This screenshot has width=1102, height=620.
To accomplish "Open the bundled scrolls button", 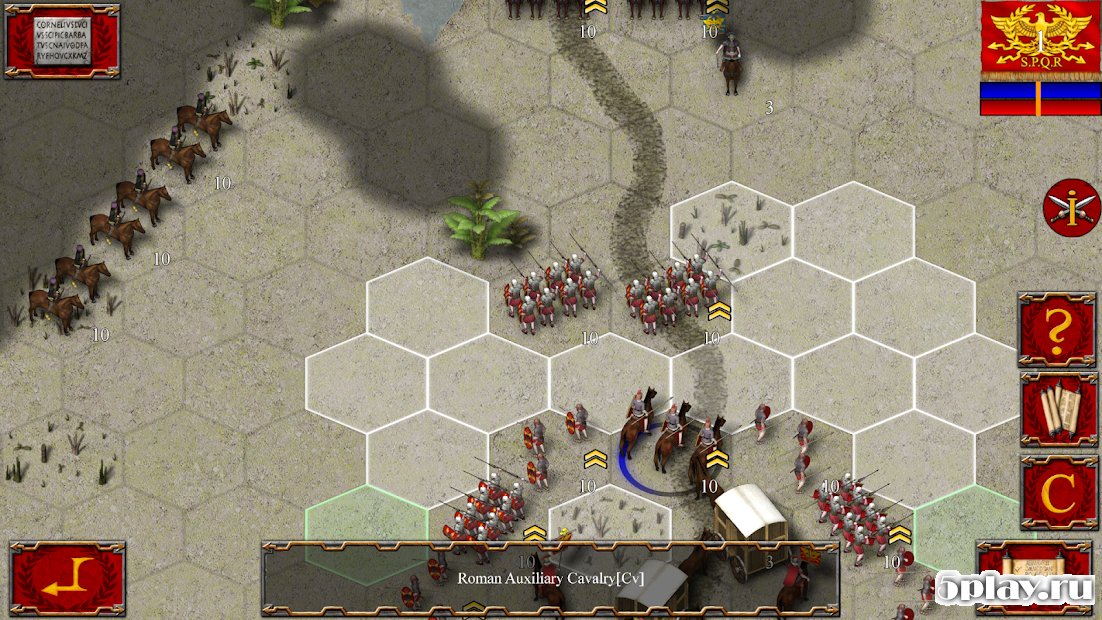I will pyautogui.click(x=1058, y=409).
